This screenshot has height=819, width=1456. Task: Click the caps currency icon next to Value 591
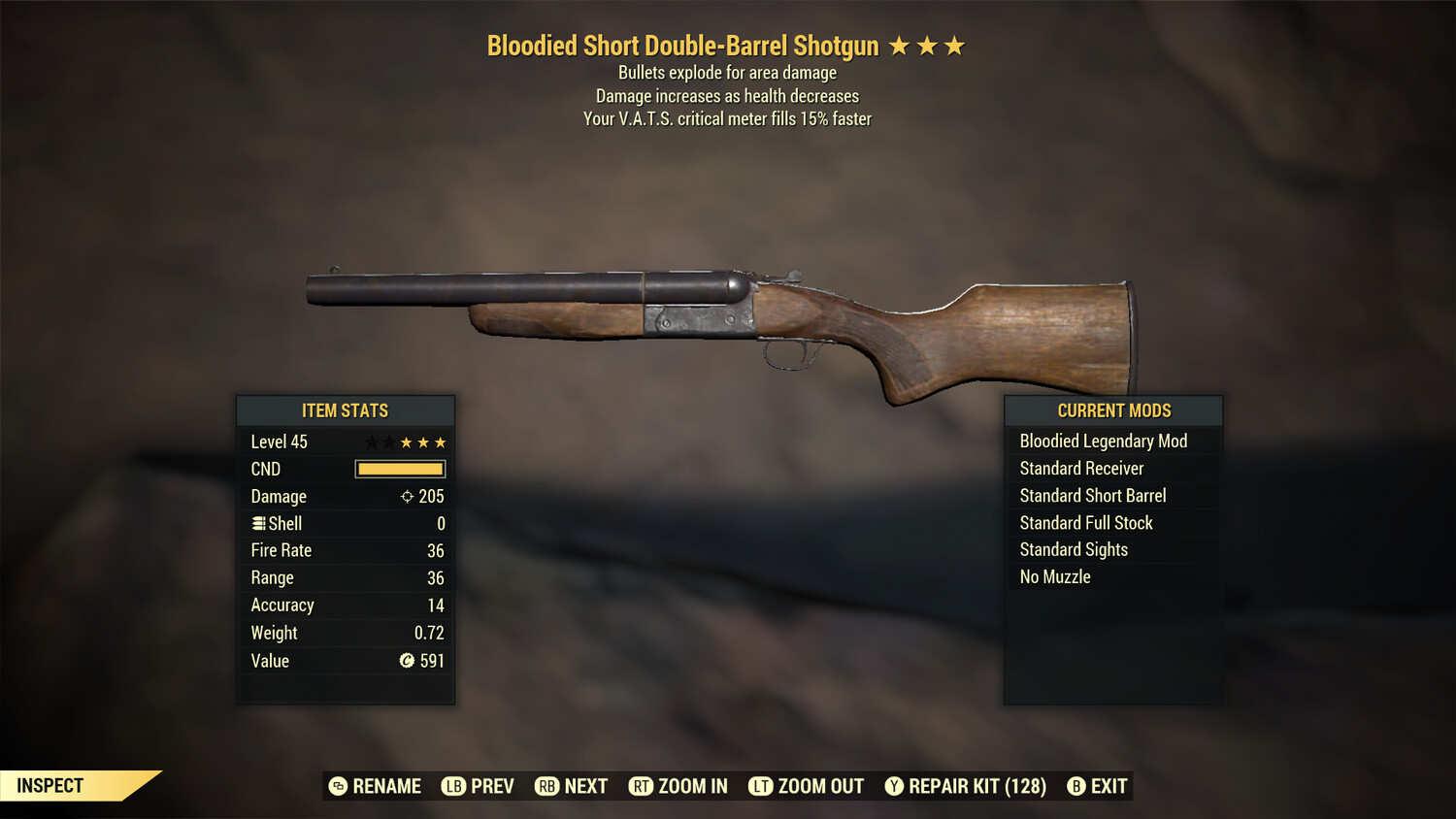point(409,661)
